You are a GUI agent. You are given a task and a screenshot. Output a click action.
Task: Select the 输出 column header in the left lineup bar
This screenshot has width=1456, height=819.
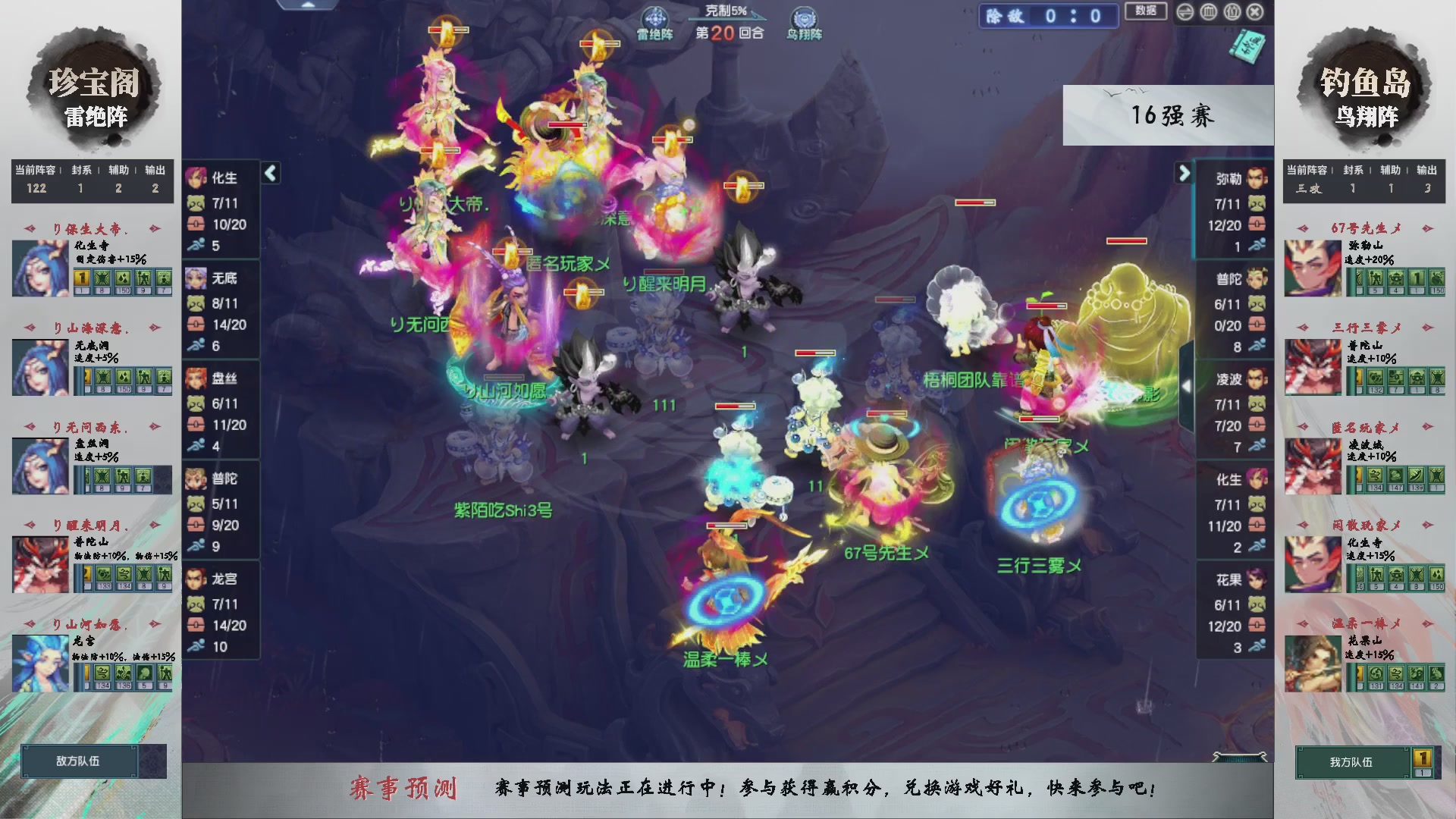coord(154,171)
